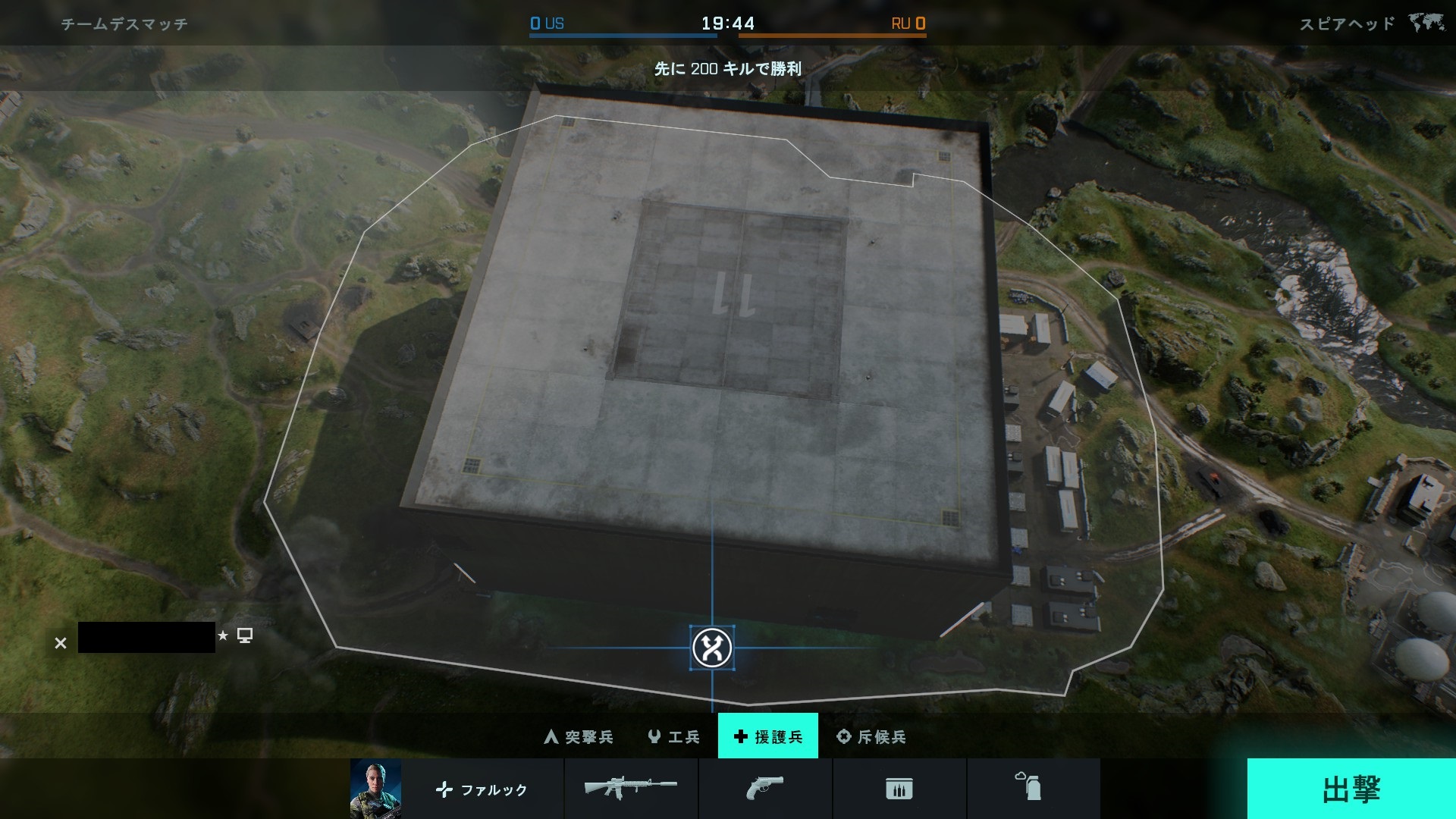Image resolution: width=1456 pixels, height=819 pixels.
Task: Select the revolver sidearm slot
Action: pos(764,789)
